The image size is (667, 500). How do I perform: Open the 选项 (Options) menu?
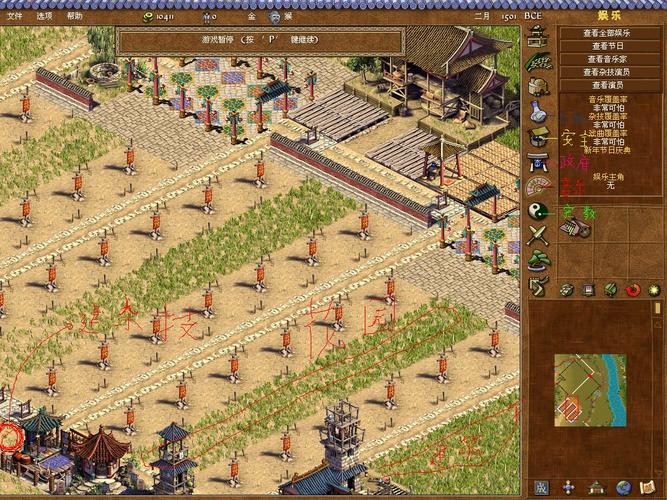pos(44,16)
